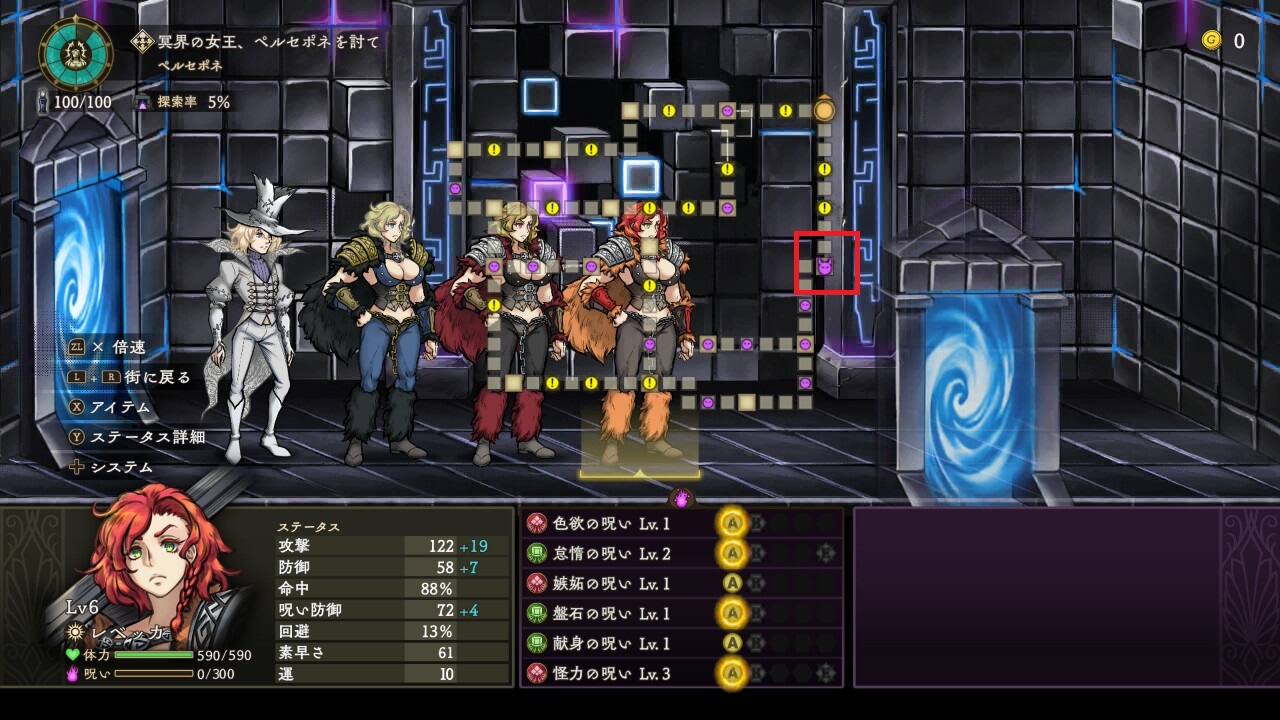
Task: Select the red-highlighted purple demon map node
Action: (826, 267)
